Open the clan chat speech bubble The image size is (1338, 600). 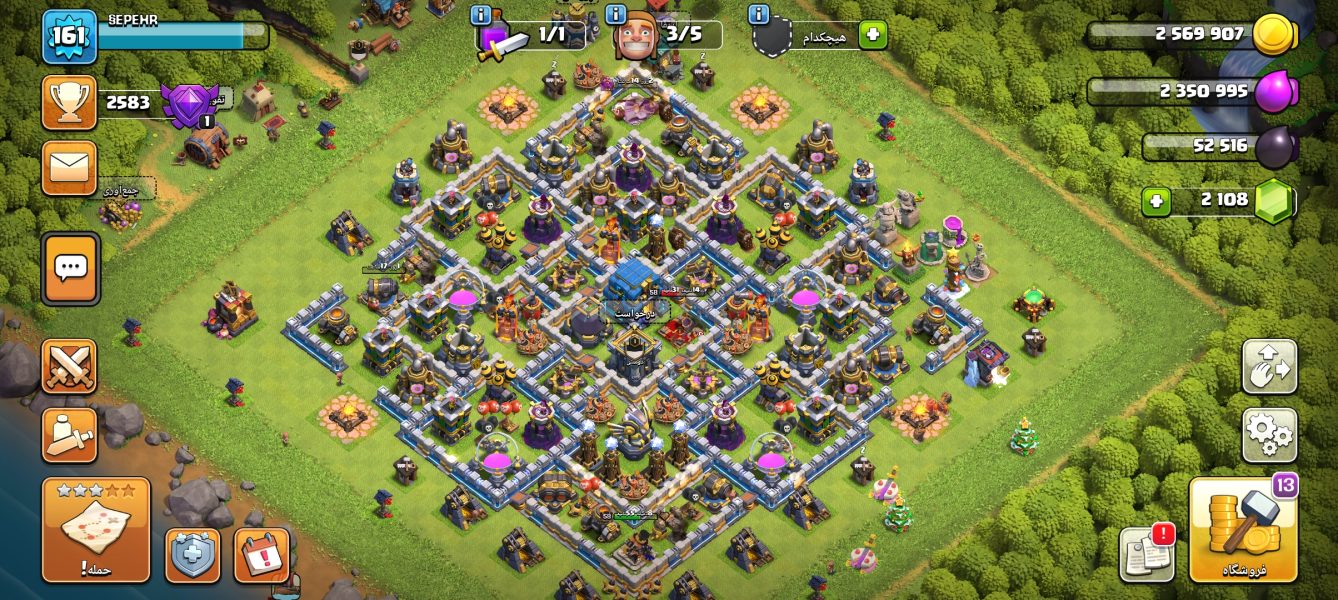[70, 268]
